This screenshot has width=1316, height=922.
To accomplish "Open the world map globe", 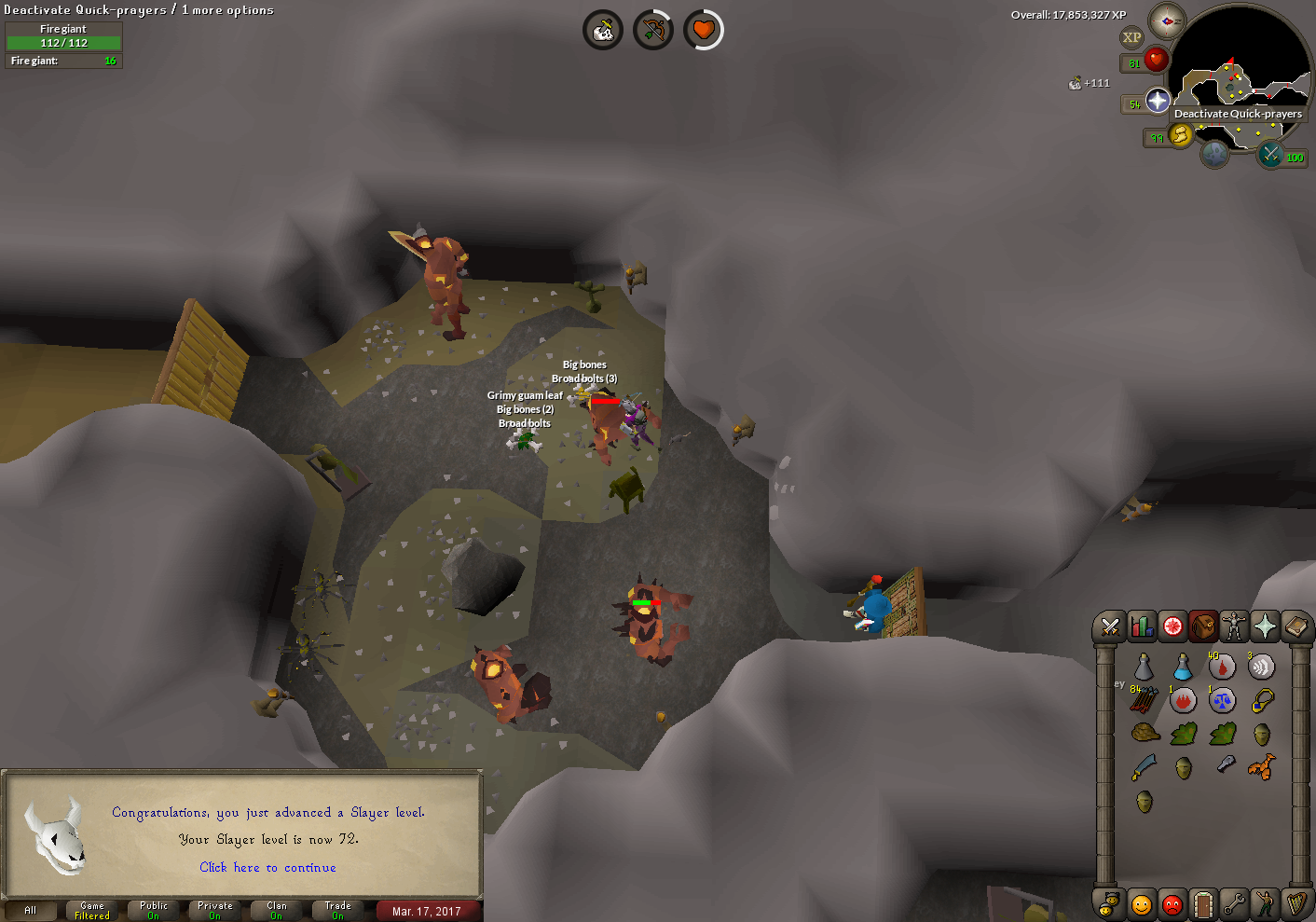I will click(1213, 154).
